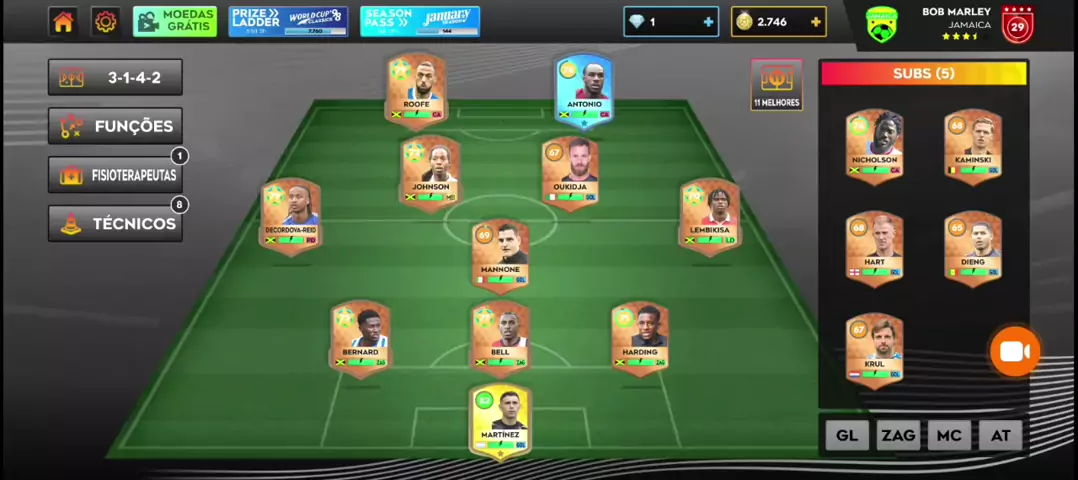Change the 3-1-4-2 formation
1078x480 pixels.
tap(115, 77)
